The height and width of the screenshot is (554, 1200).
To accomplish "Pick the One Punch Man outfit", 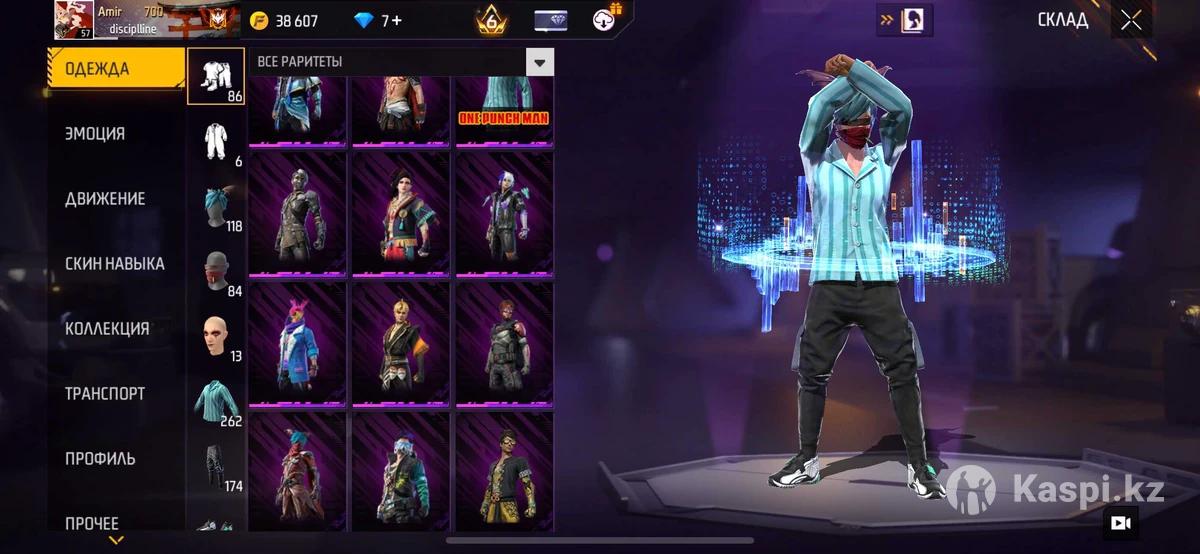I will (x=504, y=110).
